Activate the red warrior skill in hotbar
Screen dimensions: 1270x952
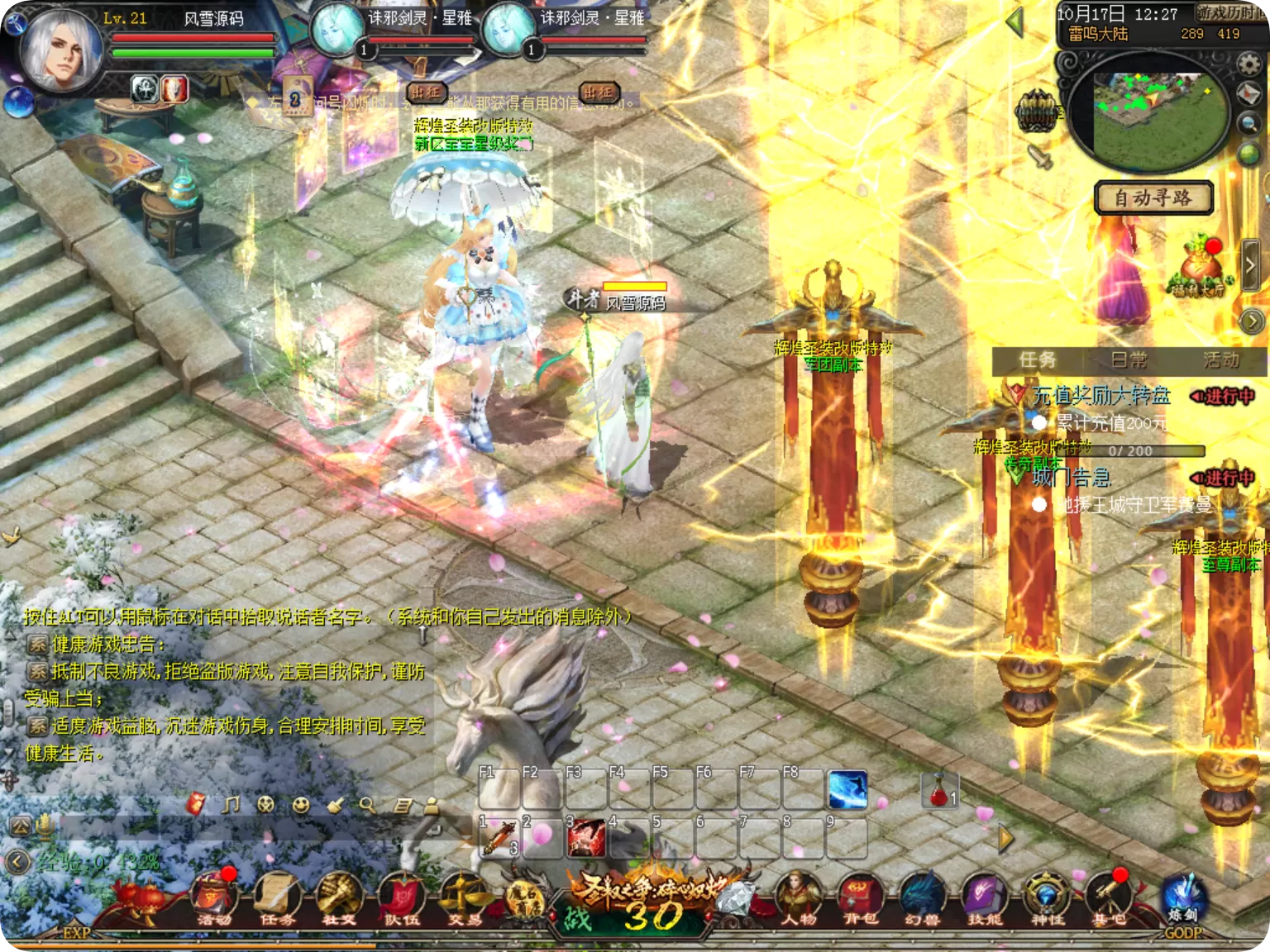585,837
